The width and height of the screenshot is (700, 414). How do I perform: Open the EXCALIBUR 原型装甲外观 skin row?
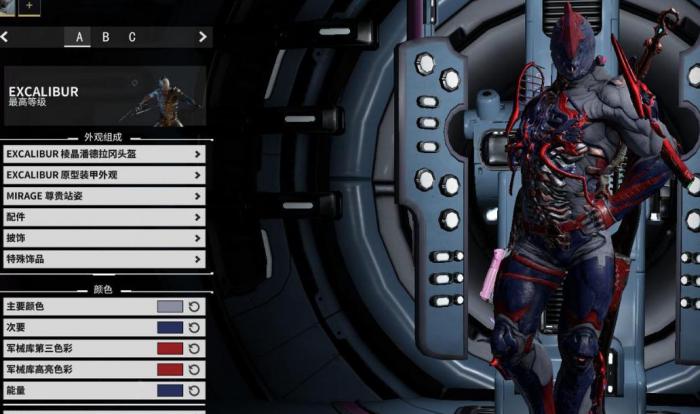click(x=105, y=175)
